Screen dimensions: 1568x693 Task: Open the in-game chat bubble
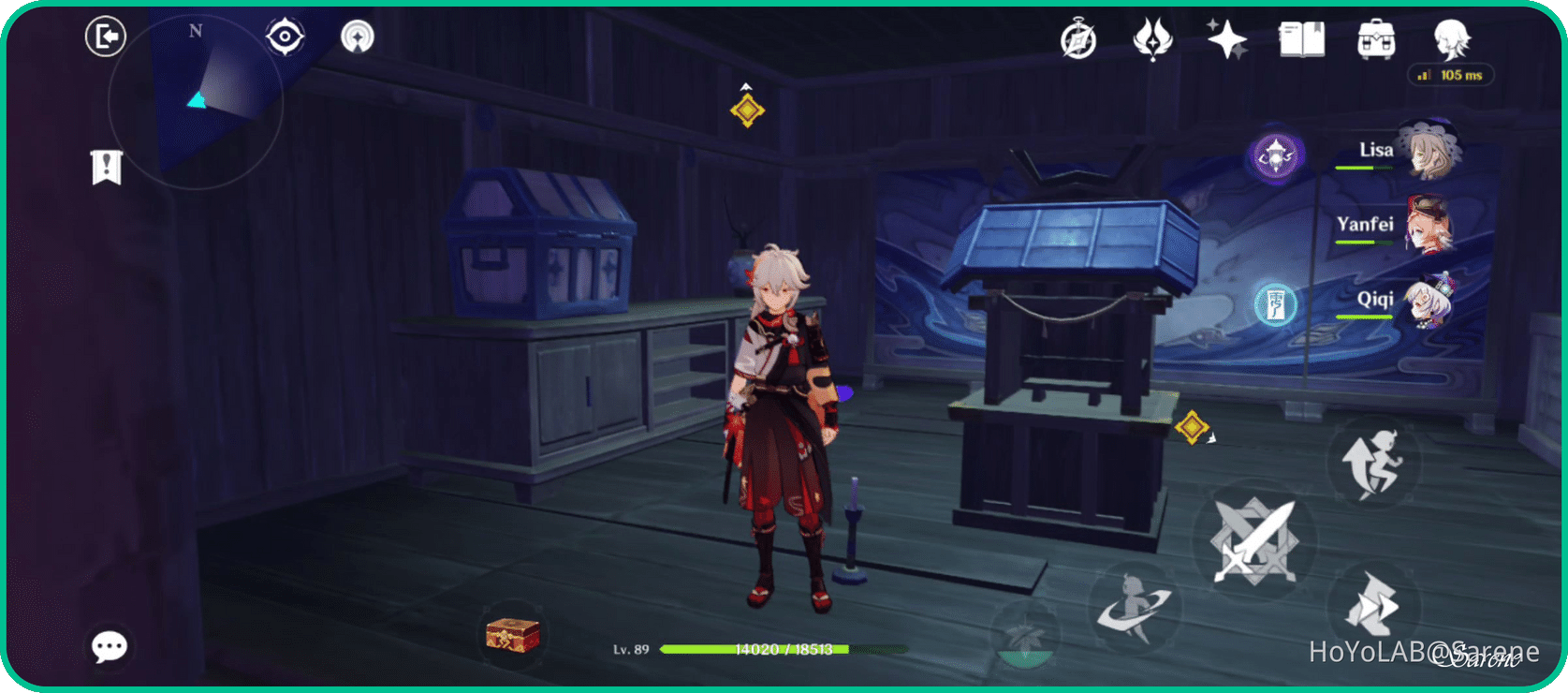click(x=109, y=646)
